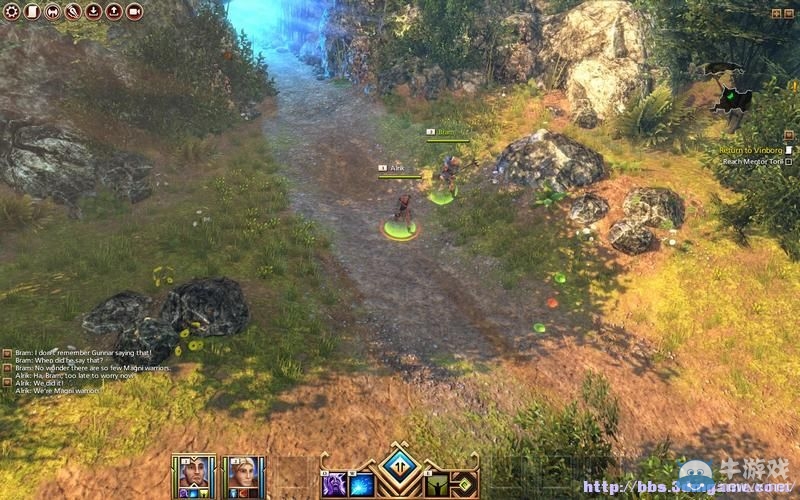
Task: Collapse the minimap with corner button
Action: click(789, 12)
